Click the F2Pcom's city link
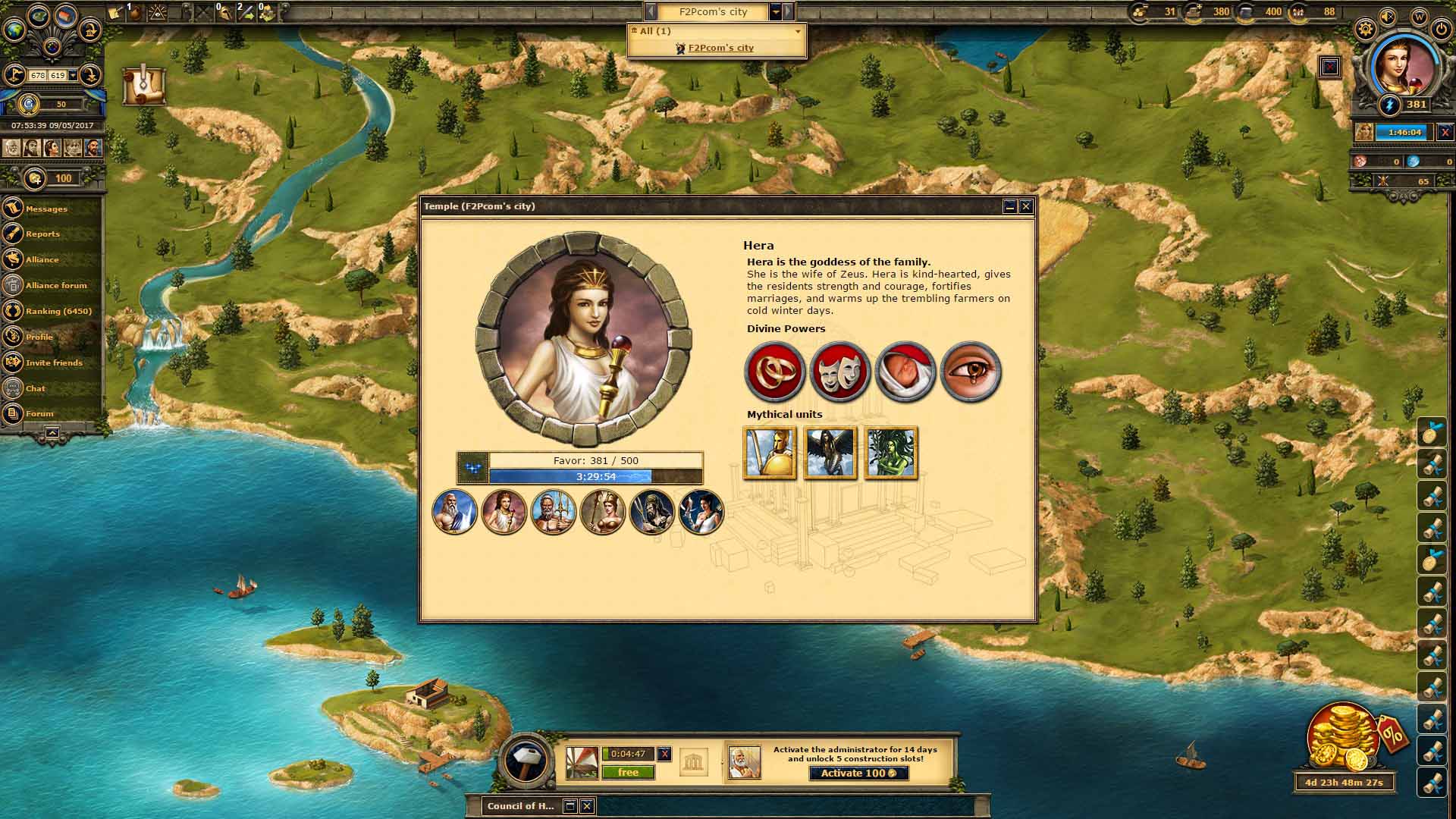This screenshot has height=819, width=1456. pyautogui.click(x=720, y=48)
